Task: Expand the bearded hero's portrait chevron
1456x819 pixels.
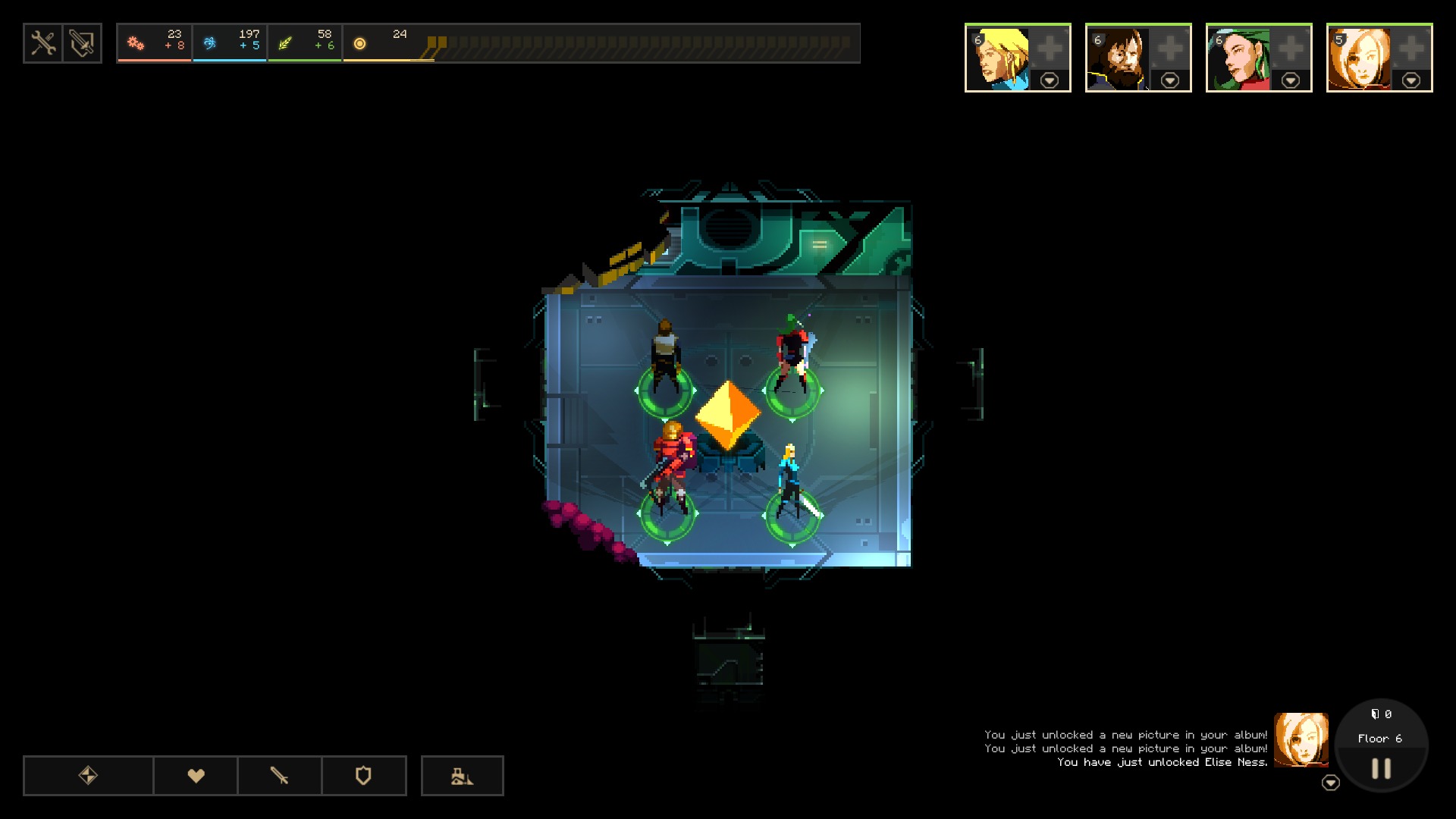Action: coord(1170,79)
